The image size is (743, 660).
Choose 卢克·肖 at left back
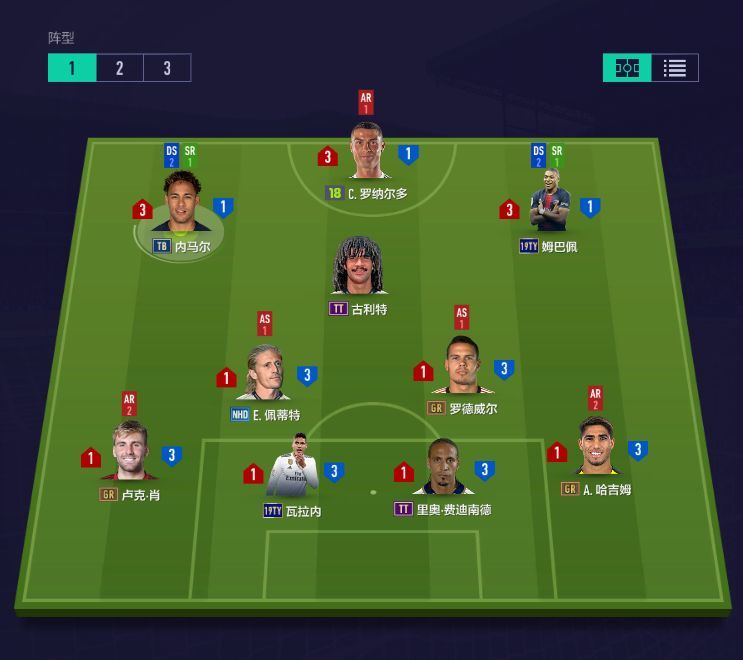(130, 453)
